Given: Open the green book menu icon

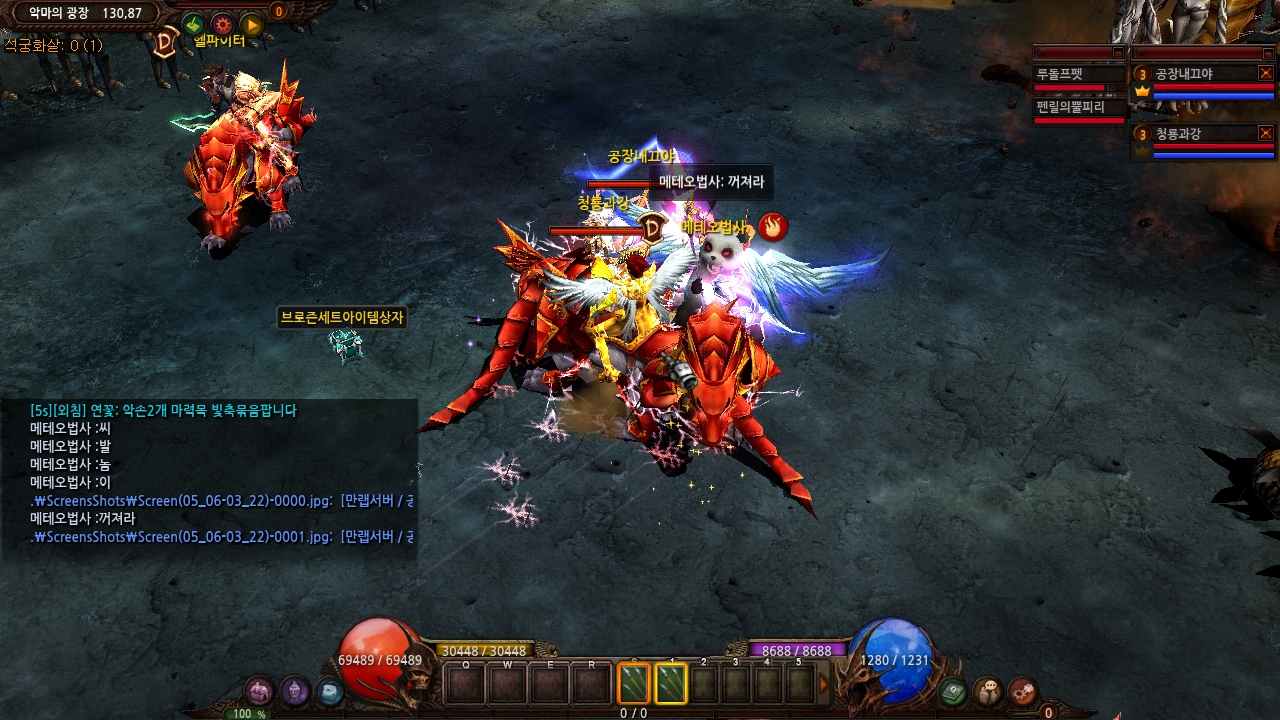Looking at the screenshot, I should click(953, 690).
